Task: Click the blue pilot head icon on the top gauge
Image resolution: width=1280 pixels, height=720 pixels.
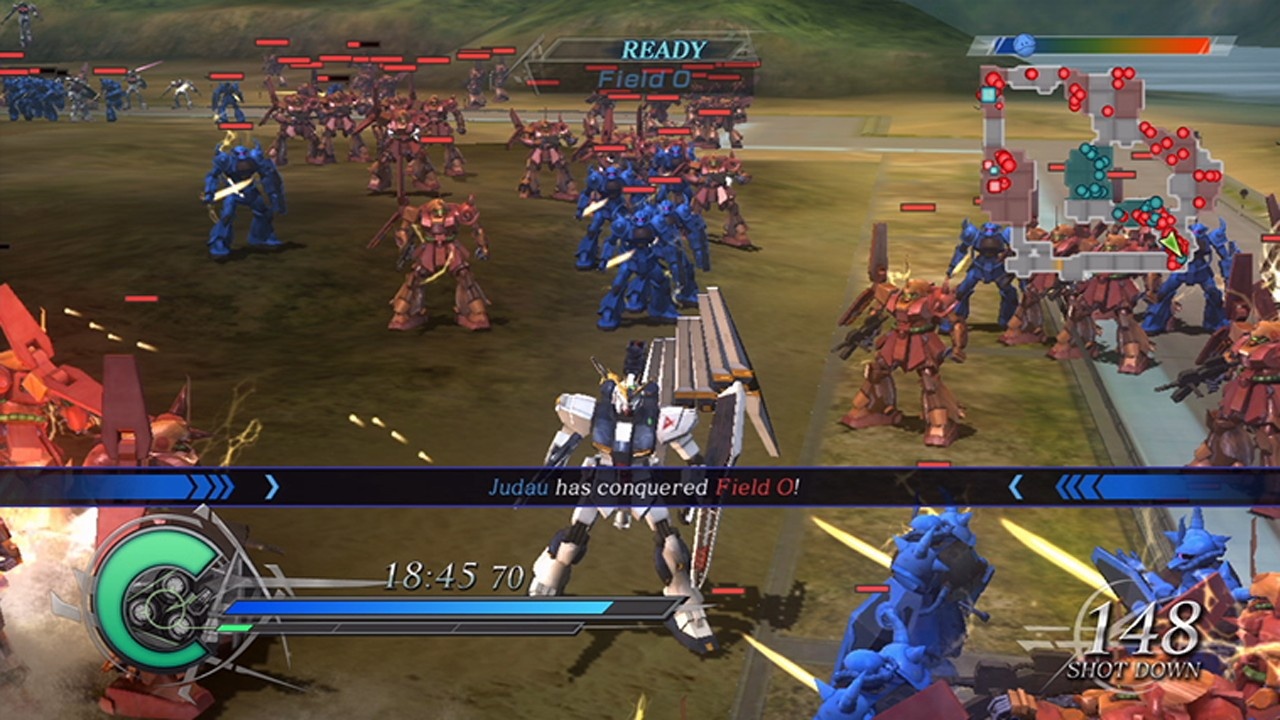Action: pos(1025,42)
